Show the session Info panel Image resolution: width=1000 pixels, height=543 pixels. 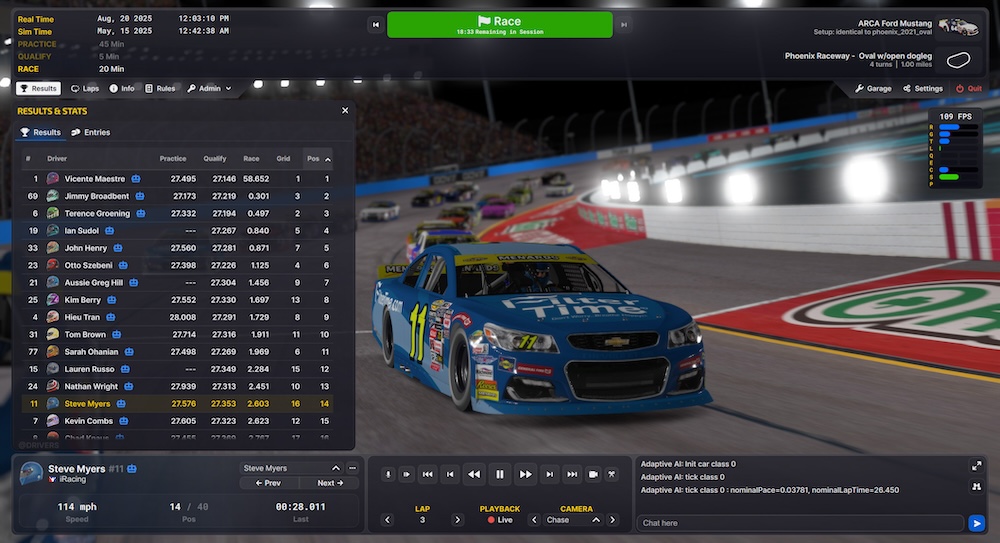click(122, 88)
